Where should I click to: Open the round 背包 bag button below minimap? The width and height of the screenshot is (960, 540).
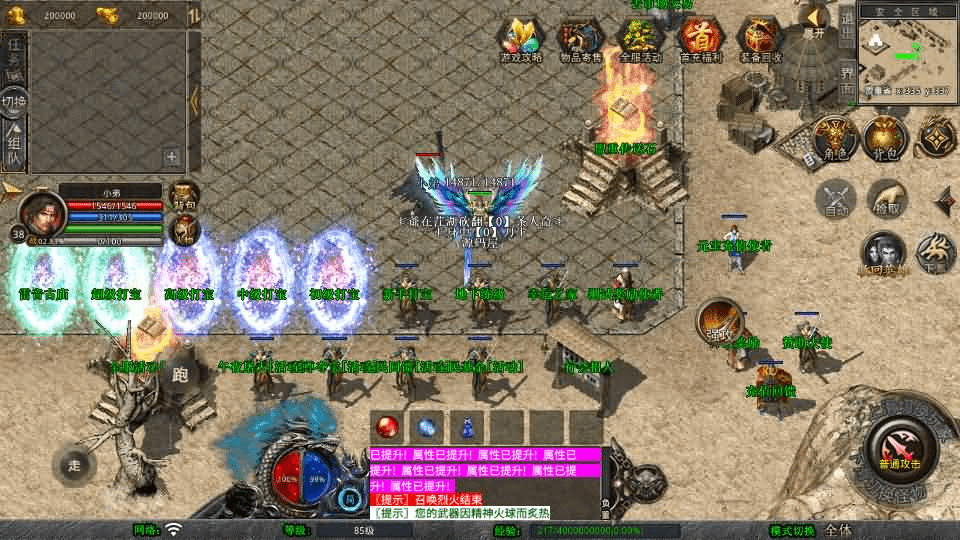pos(886,139)
